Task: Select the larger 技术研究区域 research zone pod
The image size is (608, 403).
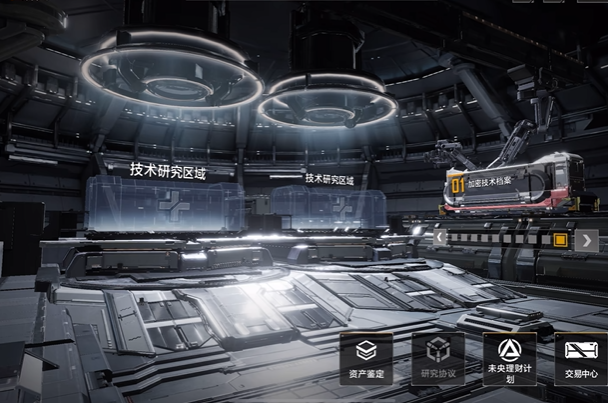Action: point(164,205)
